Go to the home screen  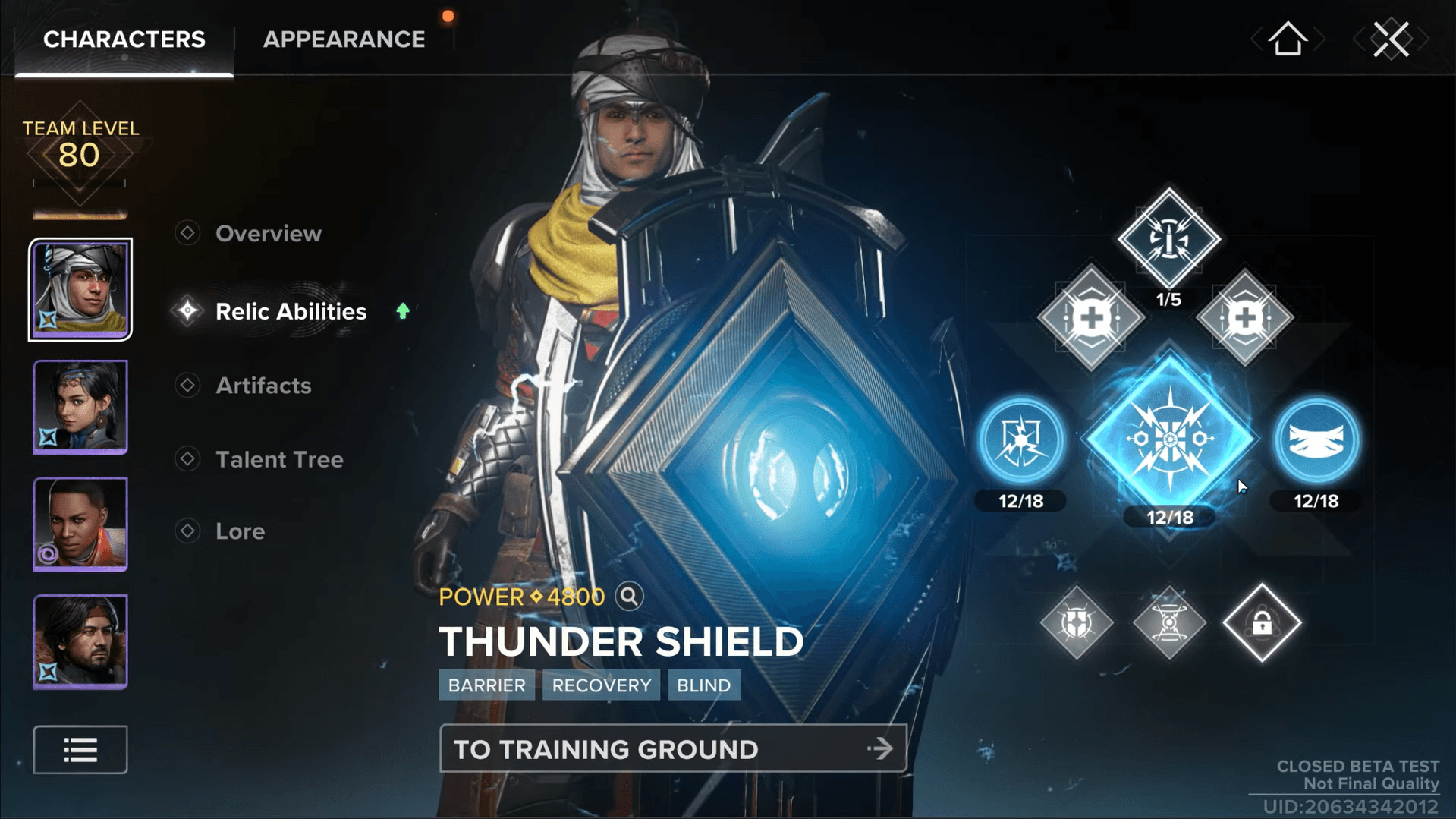1288,39
